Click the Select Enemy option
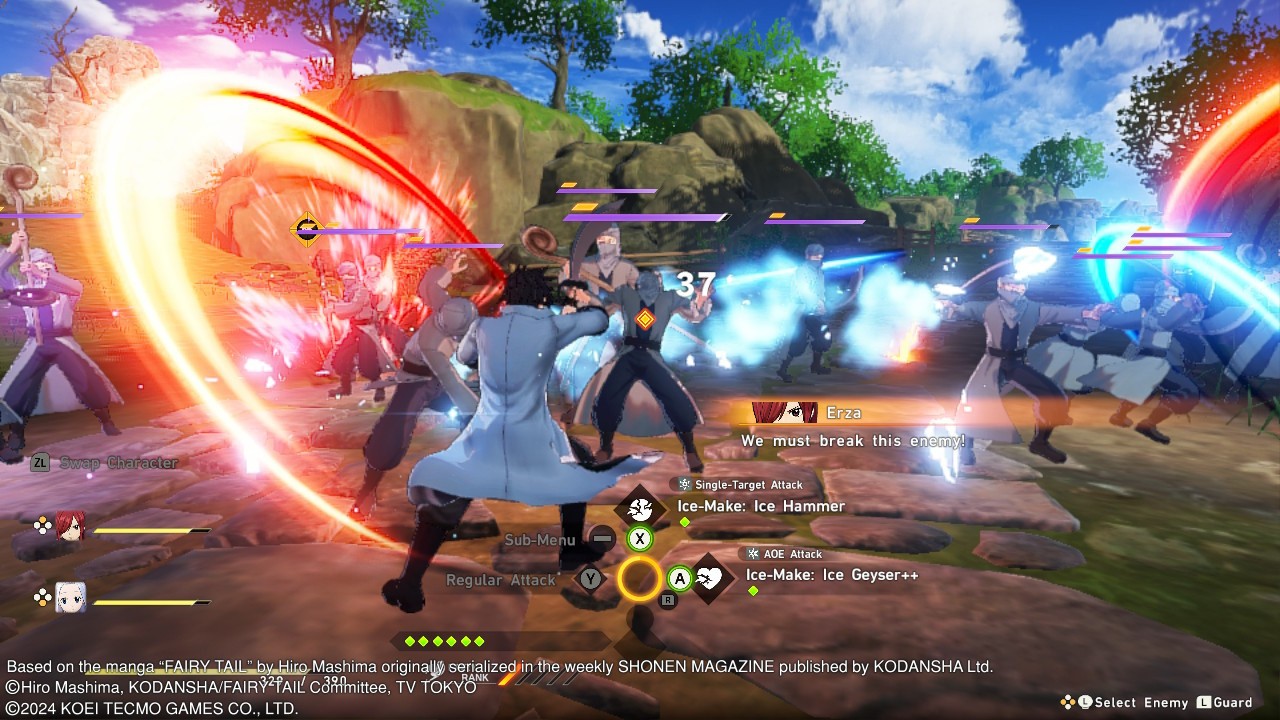1280x720 pixels. [1140, 703]
